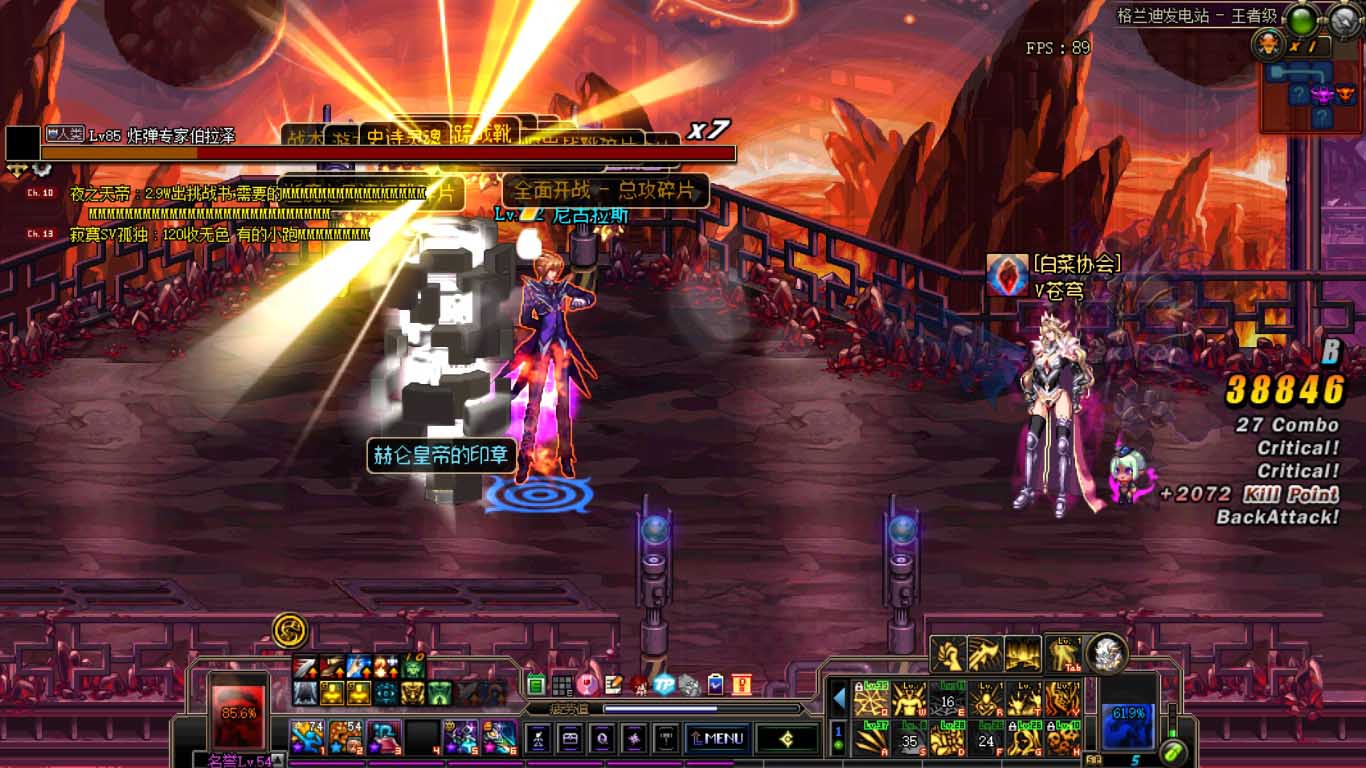Open the MENU button

(x=716, y=739)
